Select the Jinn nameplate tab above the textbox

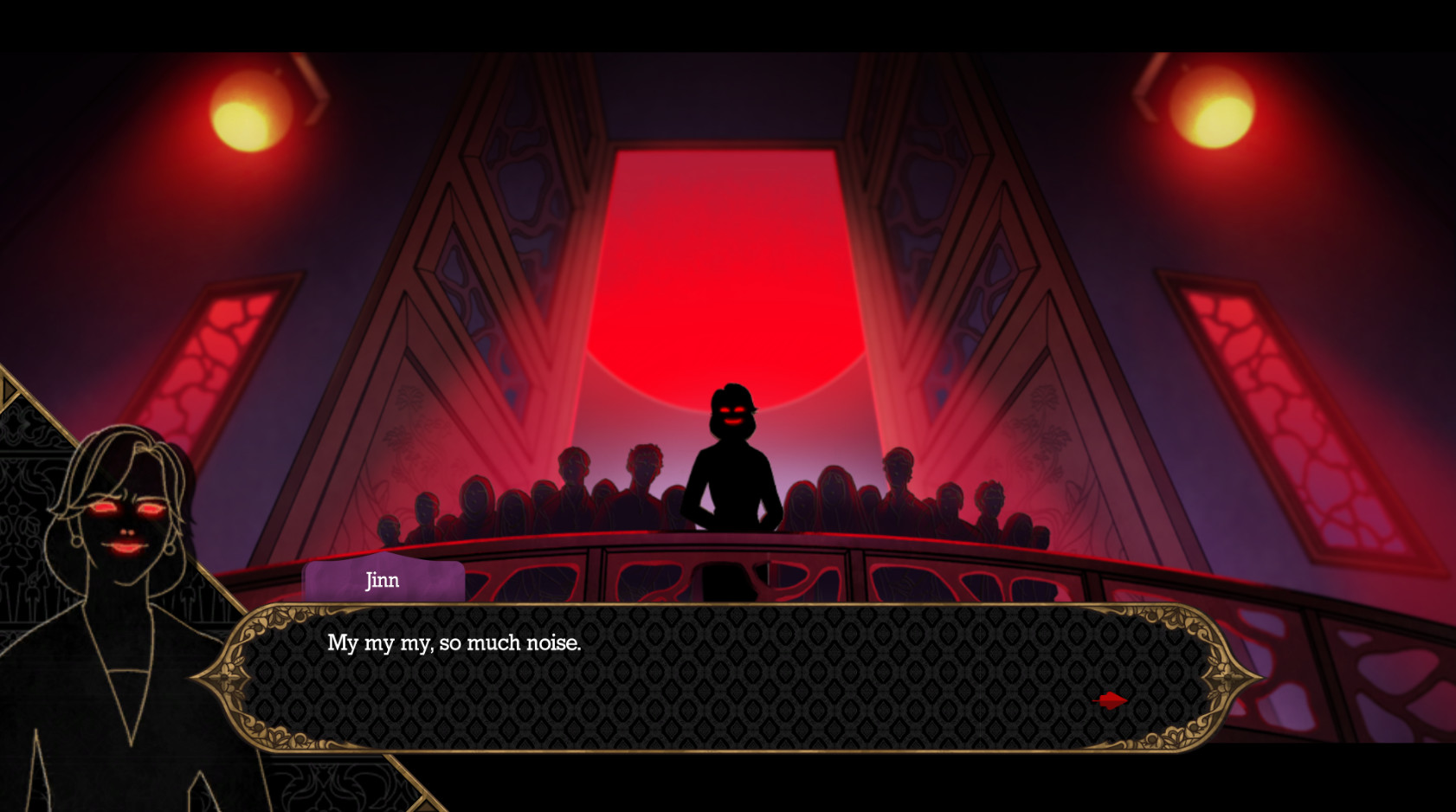coord(383,581)
